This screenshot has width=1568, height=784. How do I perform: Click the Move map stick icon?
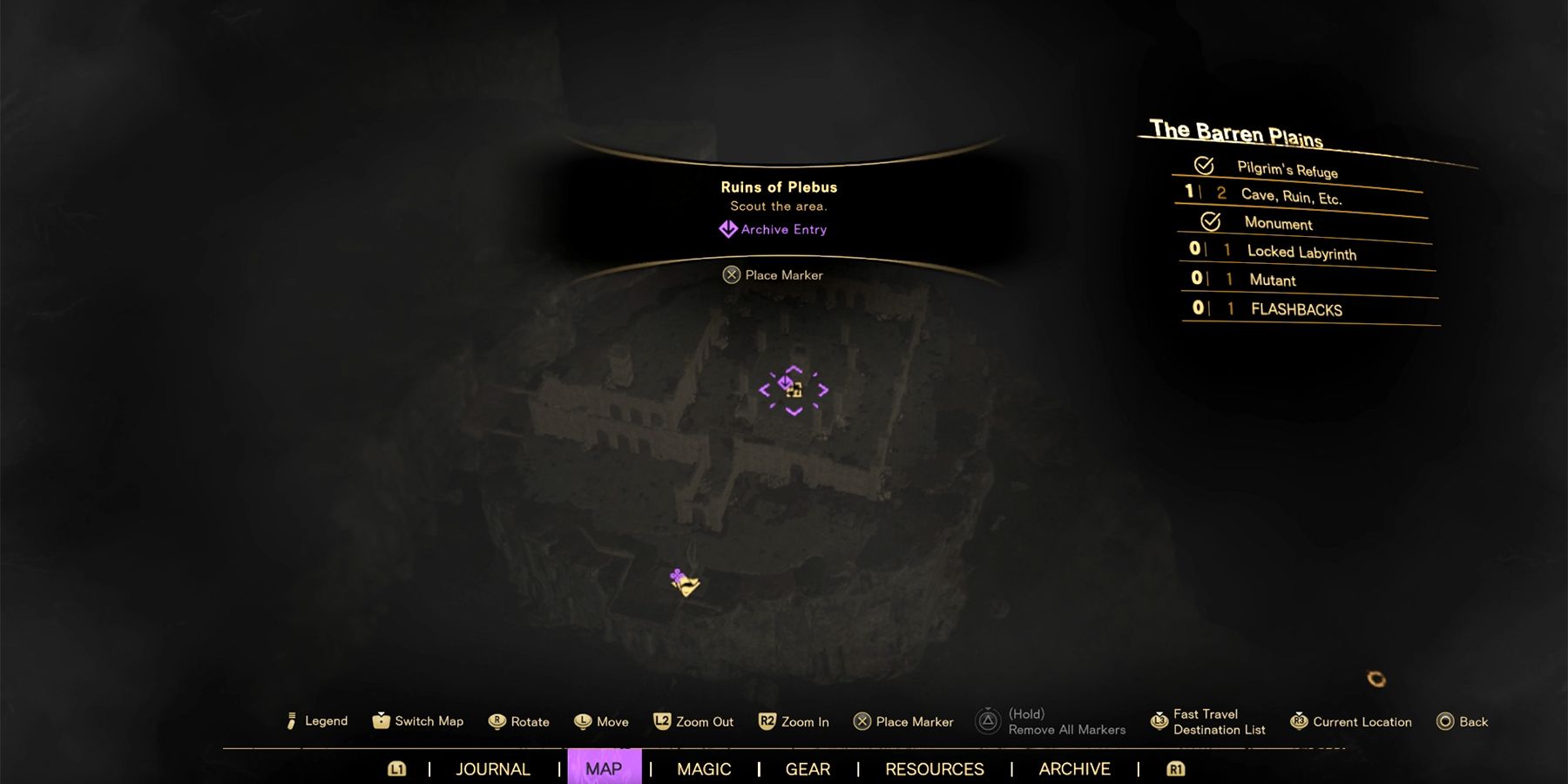[582, 721]
